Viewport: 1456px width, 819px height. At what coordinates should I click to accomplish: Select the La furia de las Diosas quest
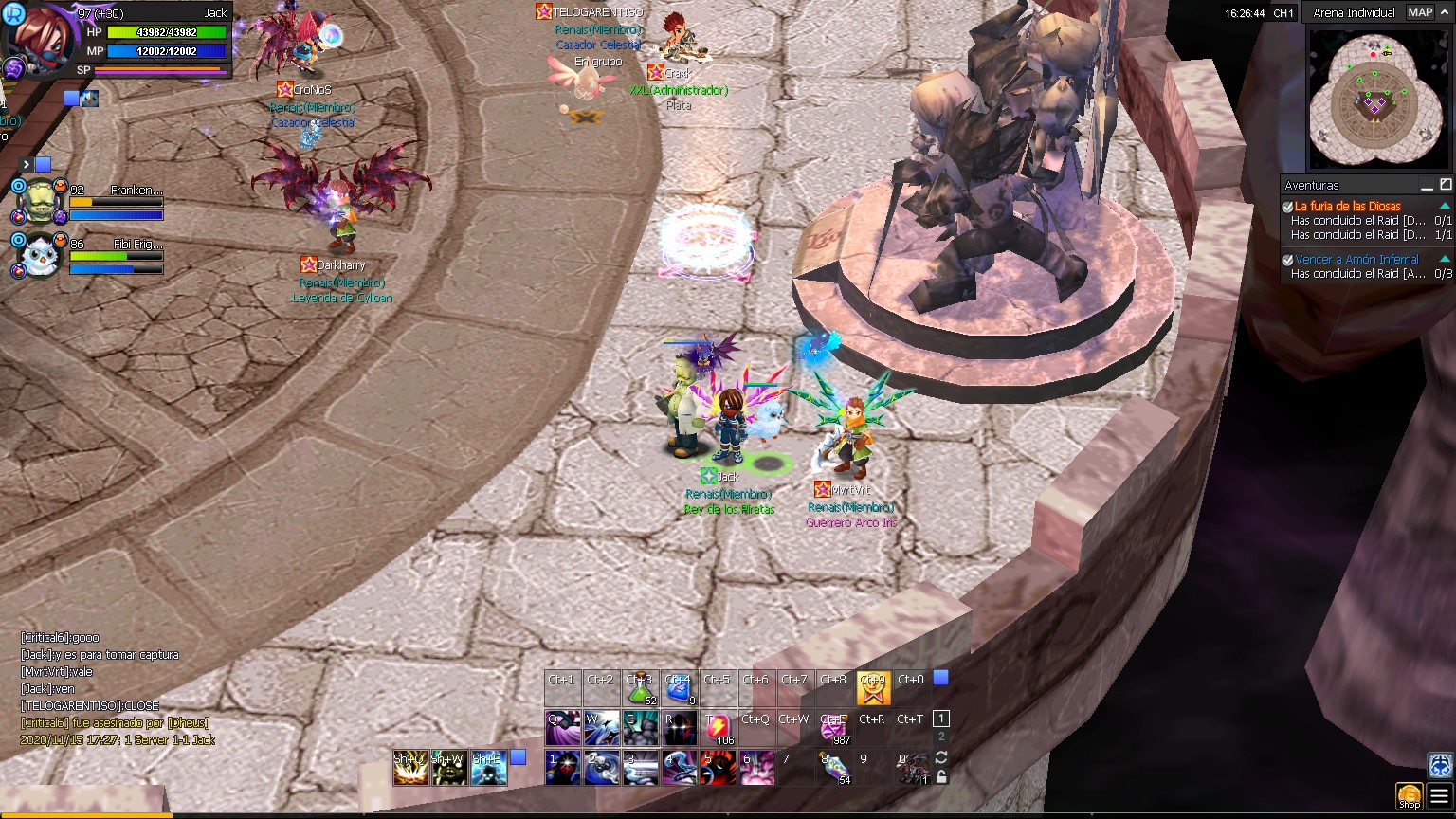1347,207
